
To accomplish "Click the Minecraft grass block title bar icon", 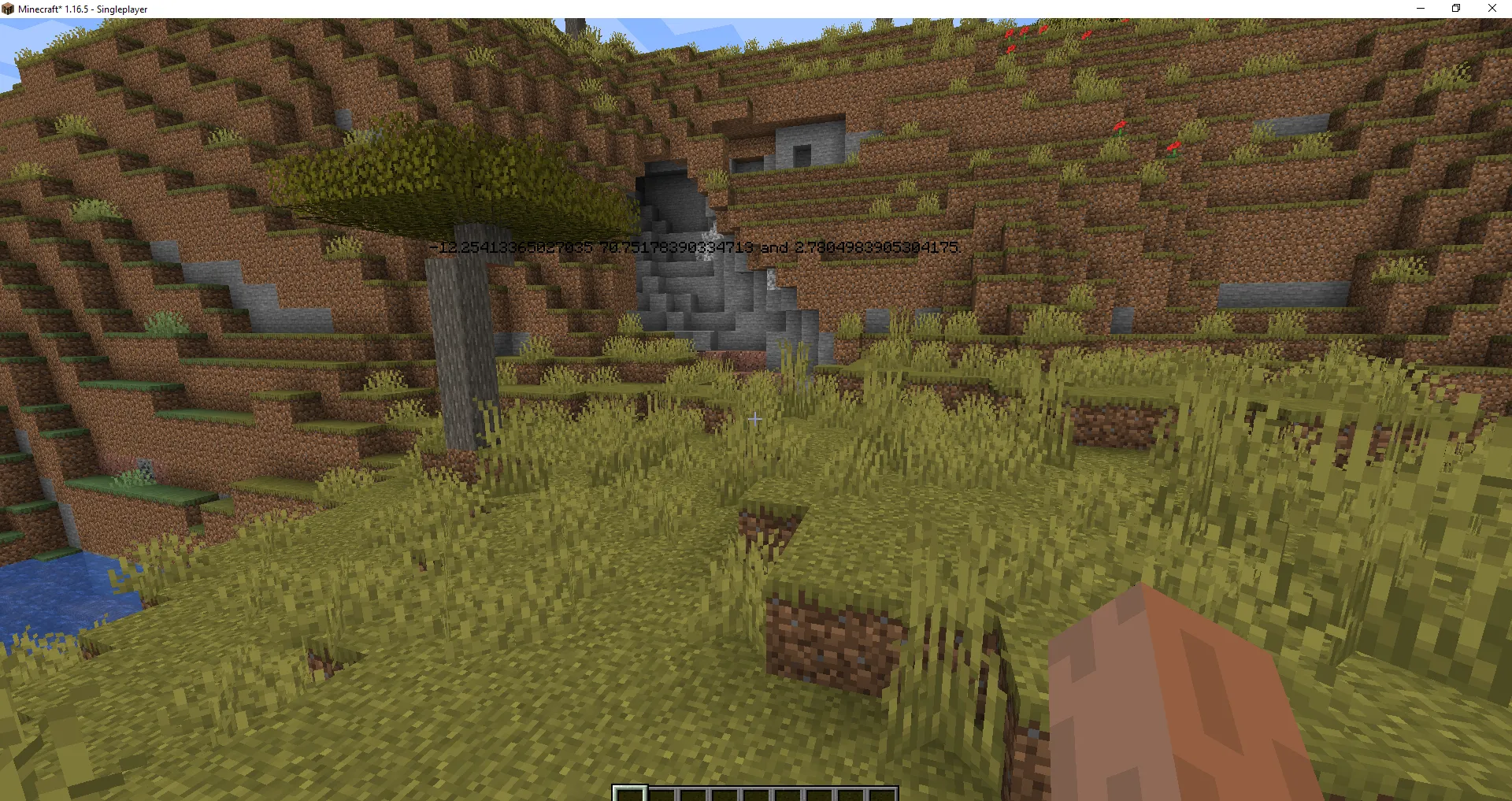I will click(9, 9).
